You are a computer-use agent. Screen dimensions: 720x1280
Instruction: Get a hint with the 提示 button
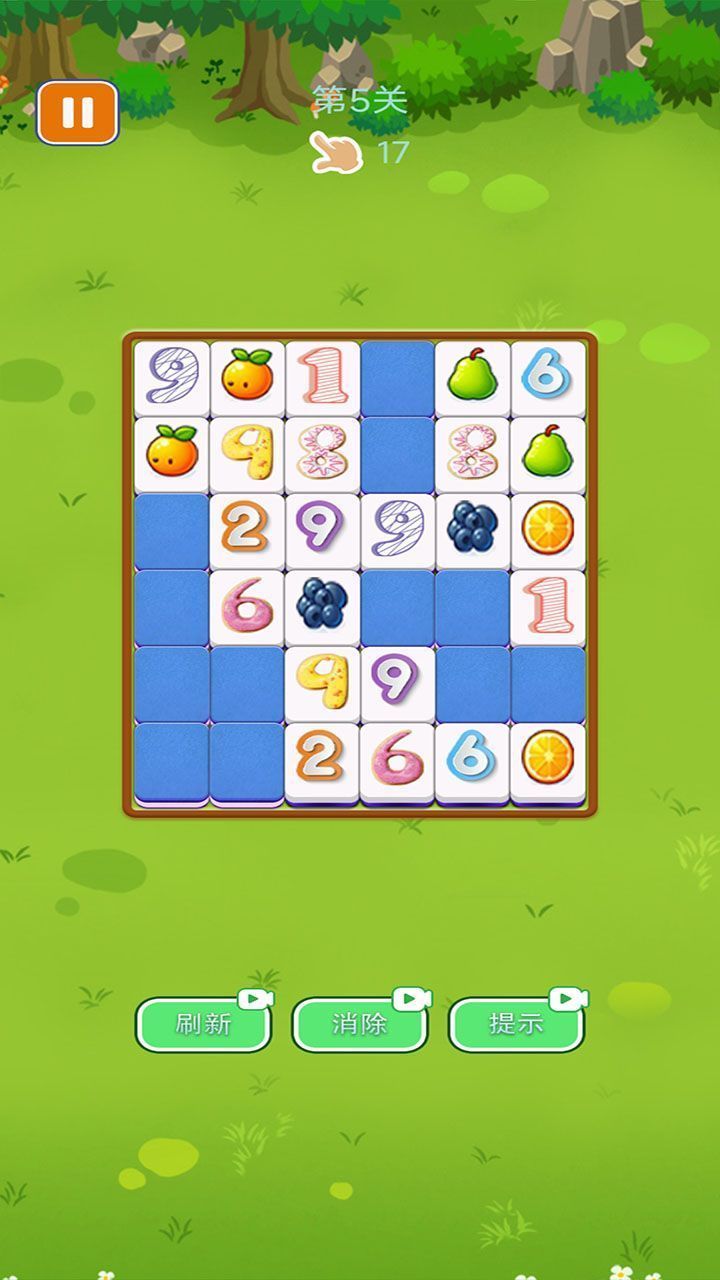tap(516, 1024)
